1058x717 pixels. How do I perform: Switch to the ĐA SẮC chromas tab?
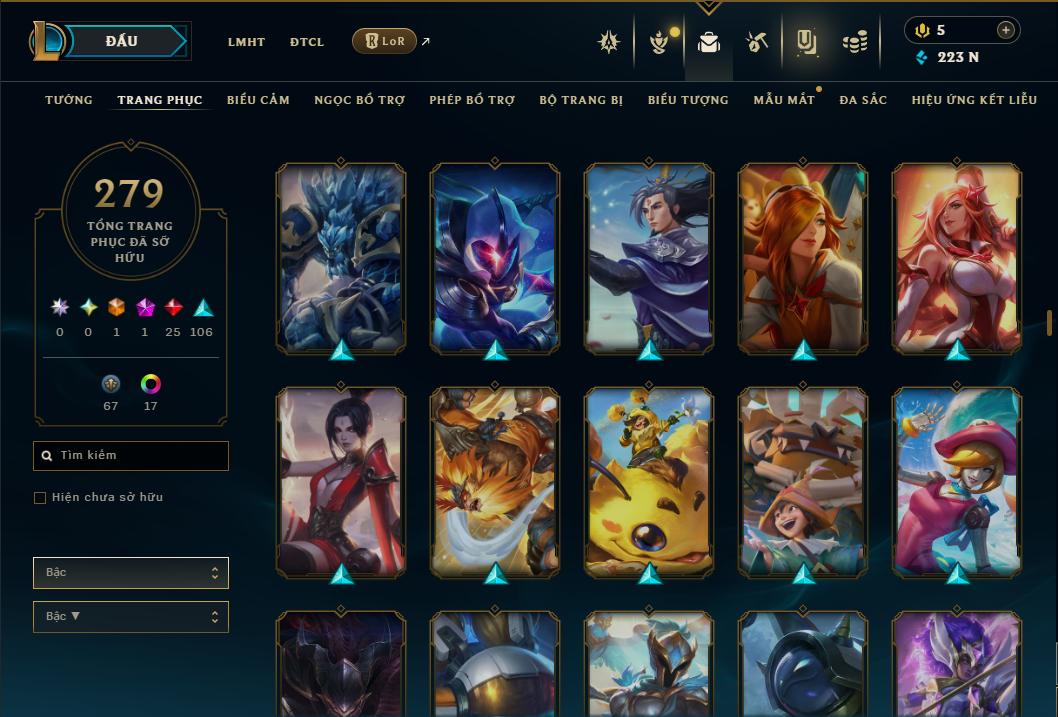863,100
